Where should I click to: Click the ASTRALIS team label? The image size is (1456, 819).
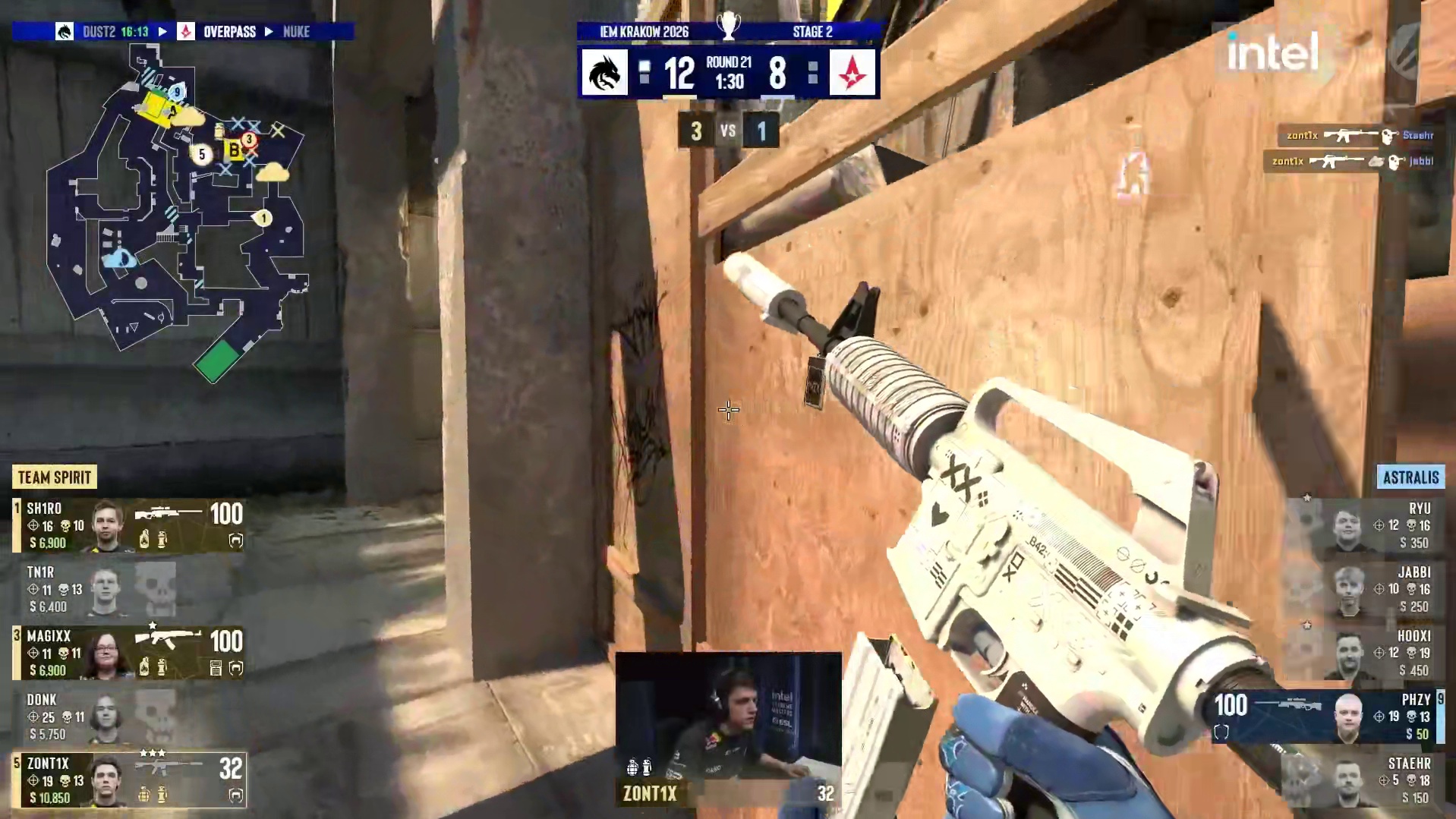tap(1410, 477)
